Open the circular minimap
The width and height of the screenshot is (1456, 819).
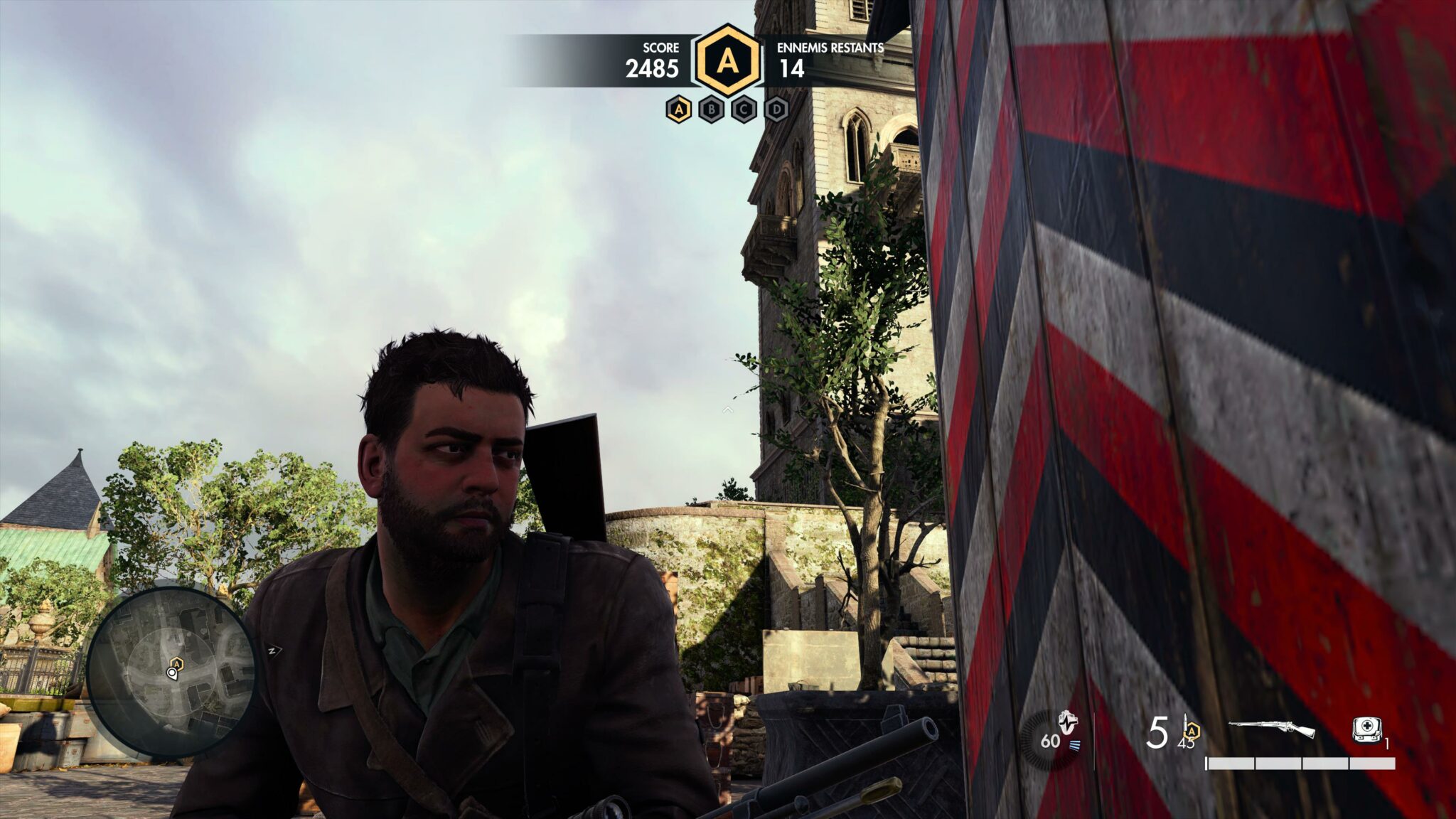171,670
